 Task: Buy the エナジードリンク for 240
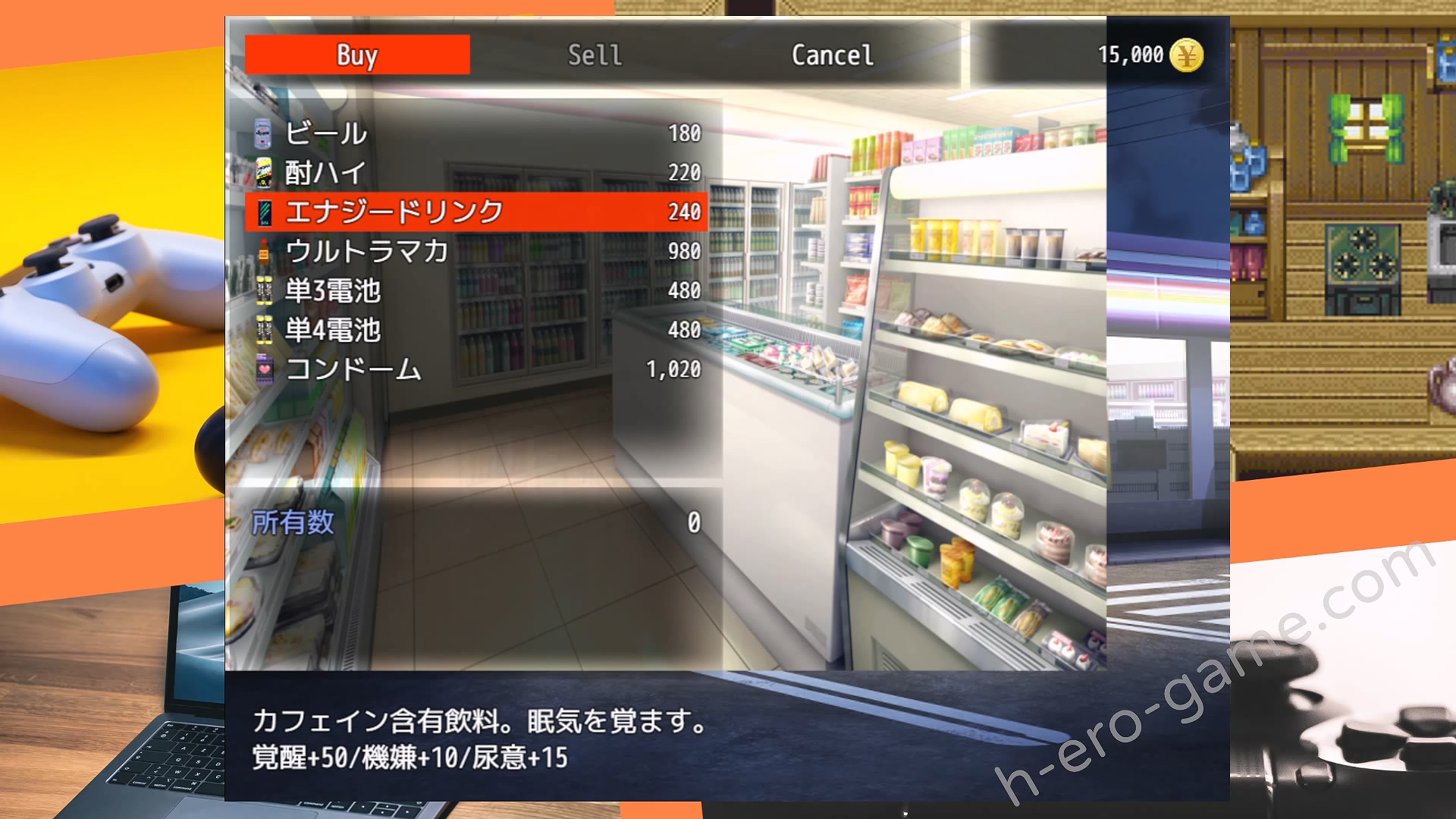pos(476,212)
